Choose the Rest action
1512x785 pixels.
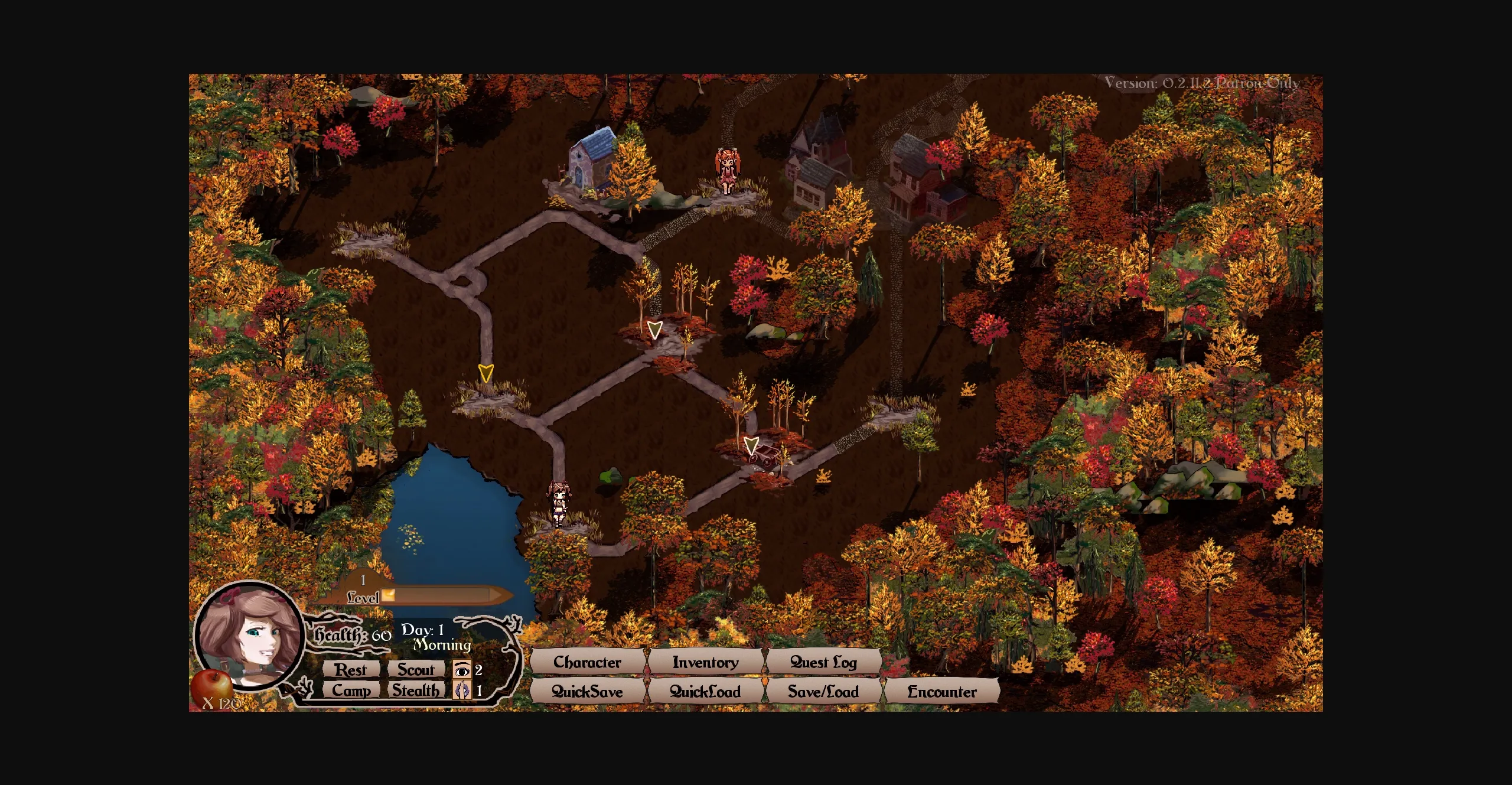[351, 670]
